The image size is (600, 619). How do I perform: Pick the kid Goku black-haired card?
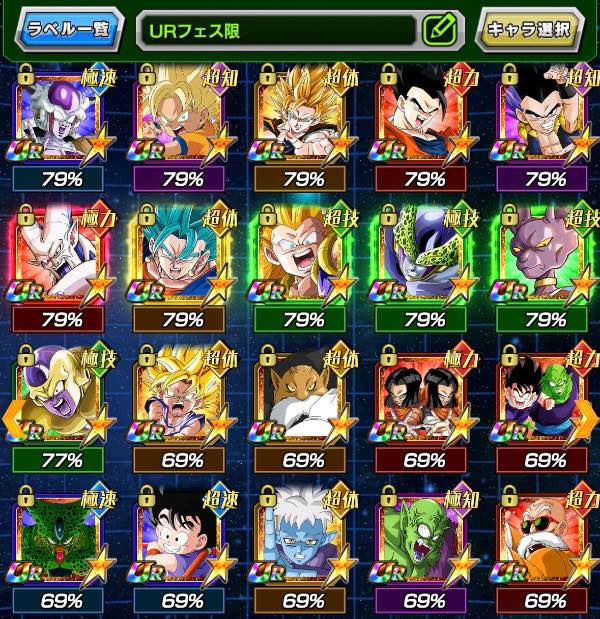[x=179, y=538]
